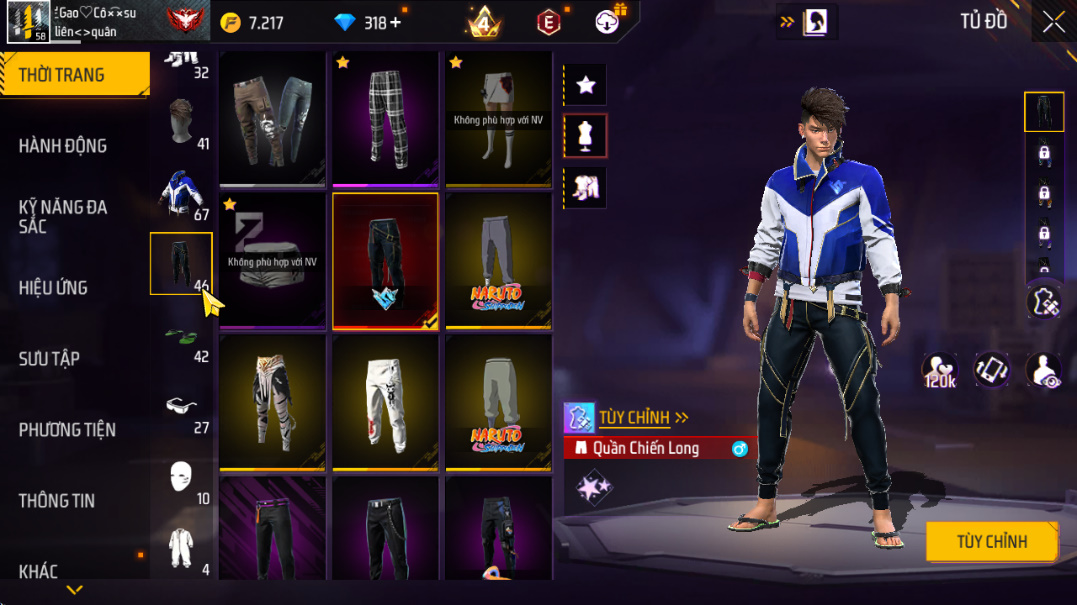The image size is (1077, 605).
Task: Select the white pants item
Action: (385, 400)
